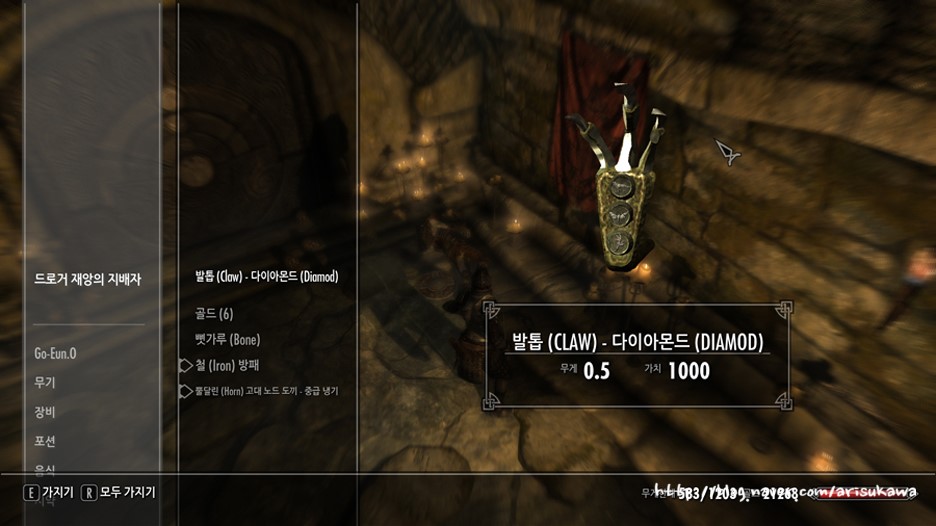Image resolution: width=936 pixels, height=526 pixels.
Task: Pick the 뿔달린 (Horn) 고대 노드 도끼 entry
Action: 266,391
